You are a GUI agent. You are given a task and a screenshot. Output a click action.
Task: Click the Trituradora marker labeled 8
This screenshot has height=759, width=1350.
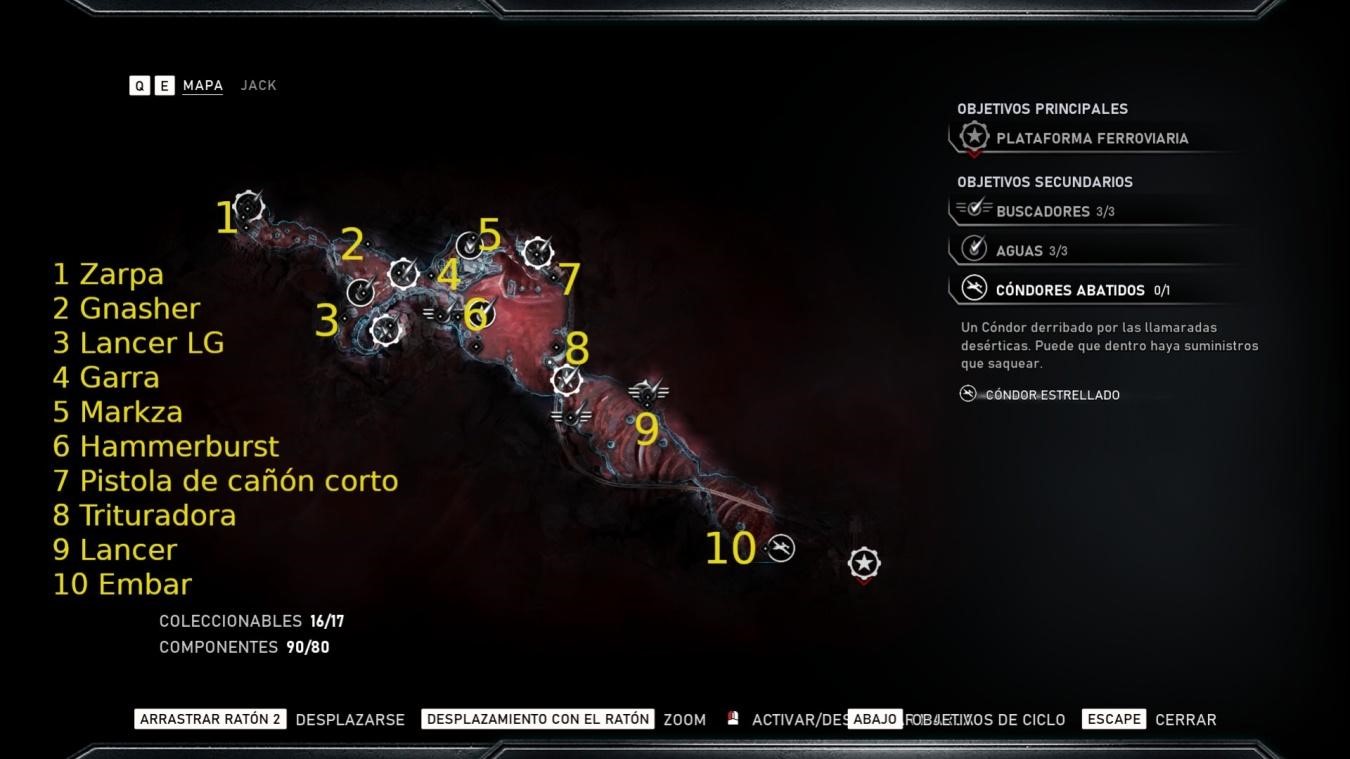click(566, 381)
